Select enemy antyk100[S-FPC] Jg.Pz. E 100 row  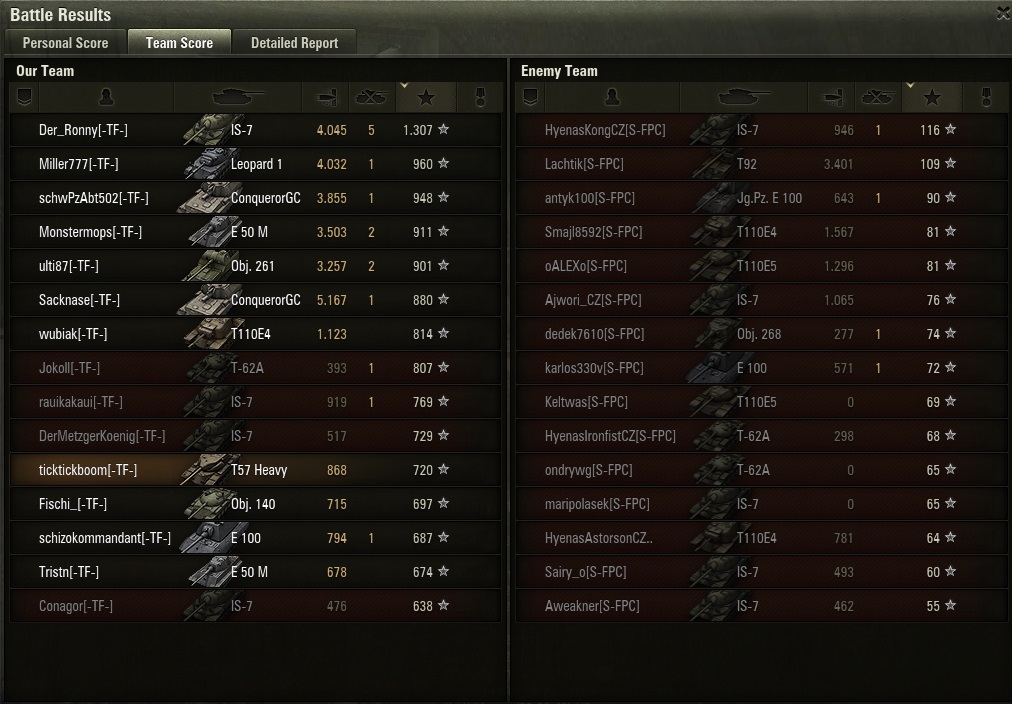tap(590, 198)
